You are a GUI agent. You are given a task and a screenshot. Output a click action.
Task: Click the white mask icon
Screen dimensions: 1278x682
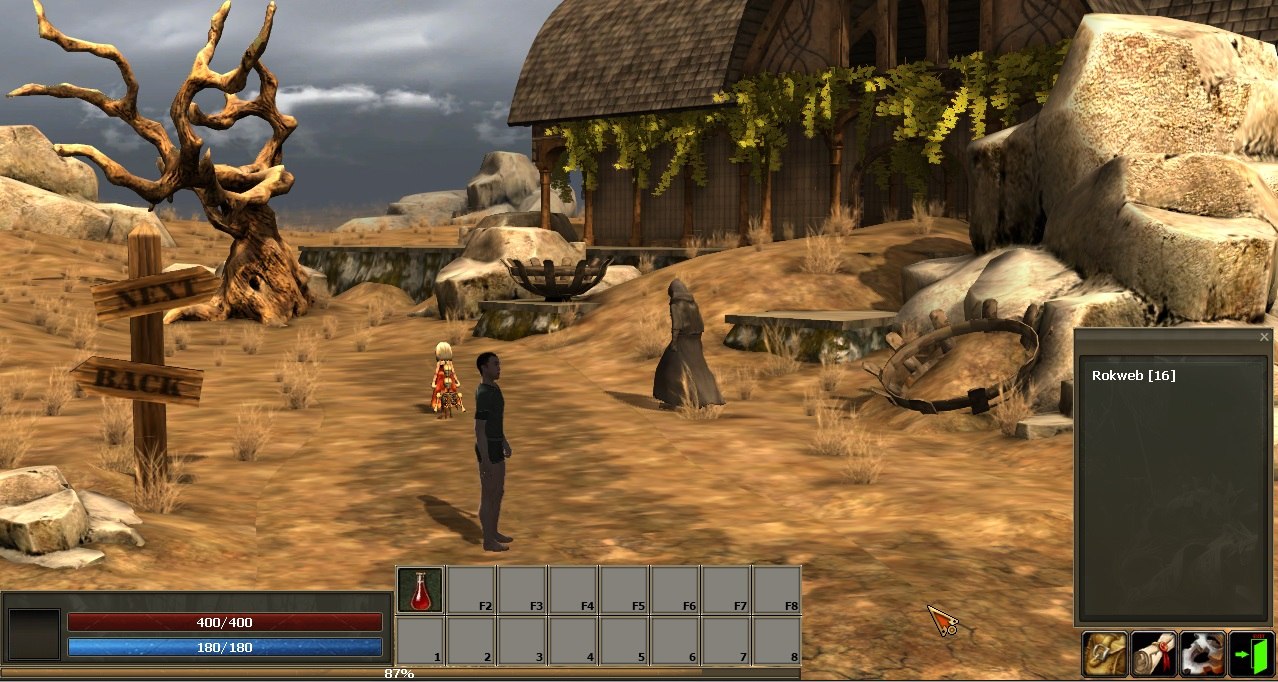tap(1202, 654)
